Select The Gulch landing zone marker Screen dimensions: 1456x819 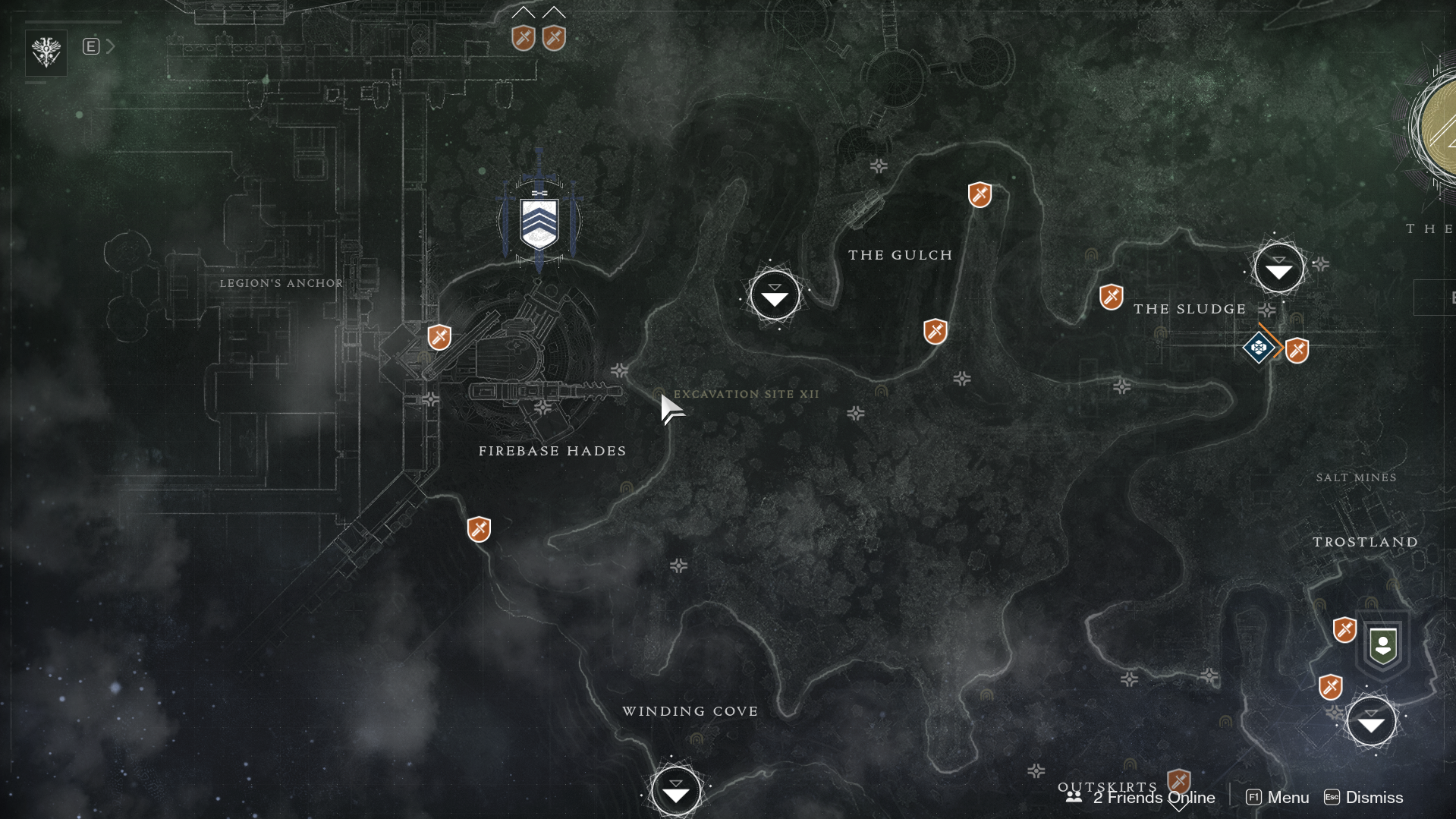click(775, 295)
